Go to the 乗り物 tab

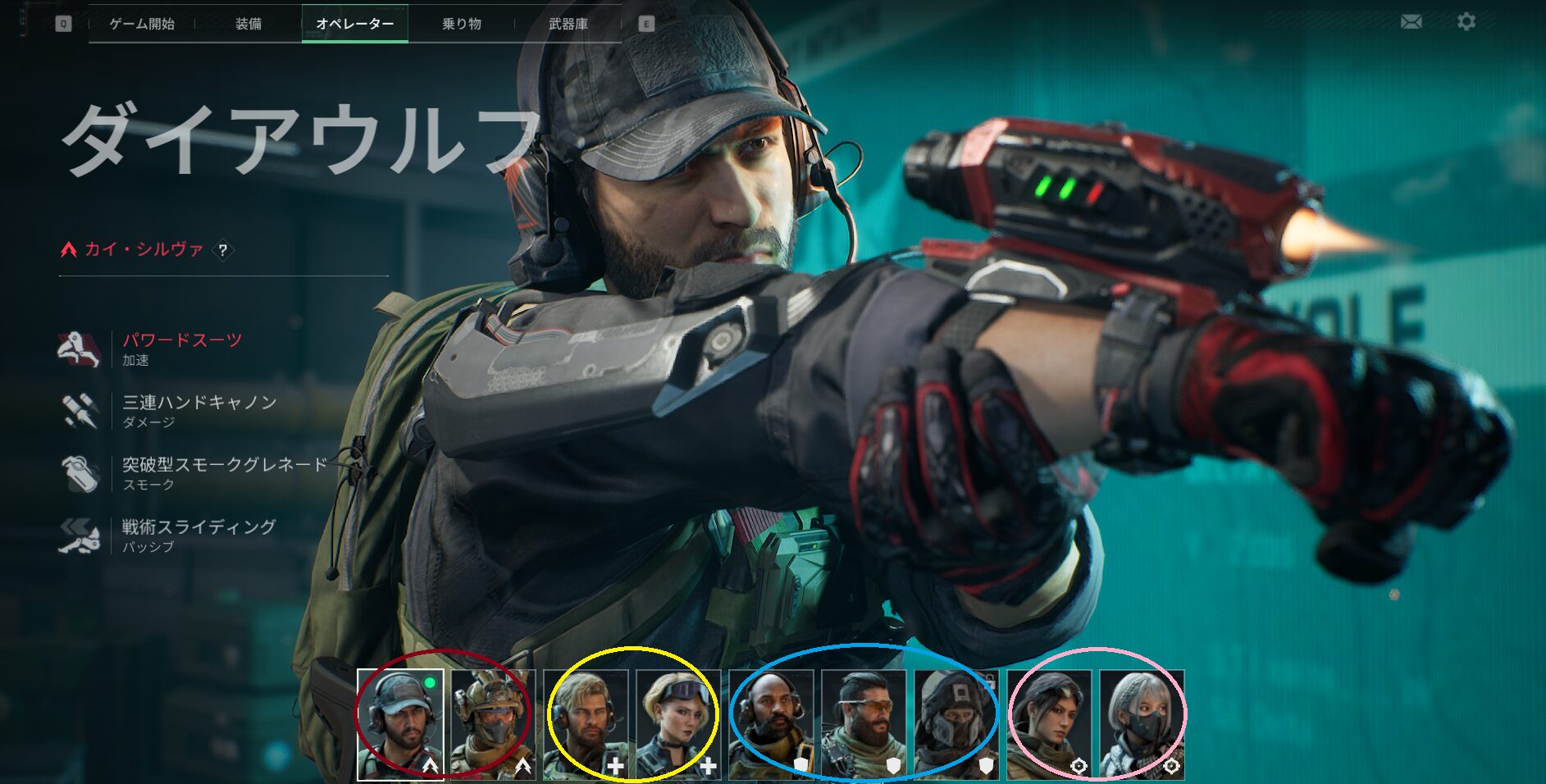[x=462, y=24]
